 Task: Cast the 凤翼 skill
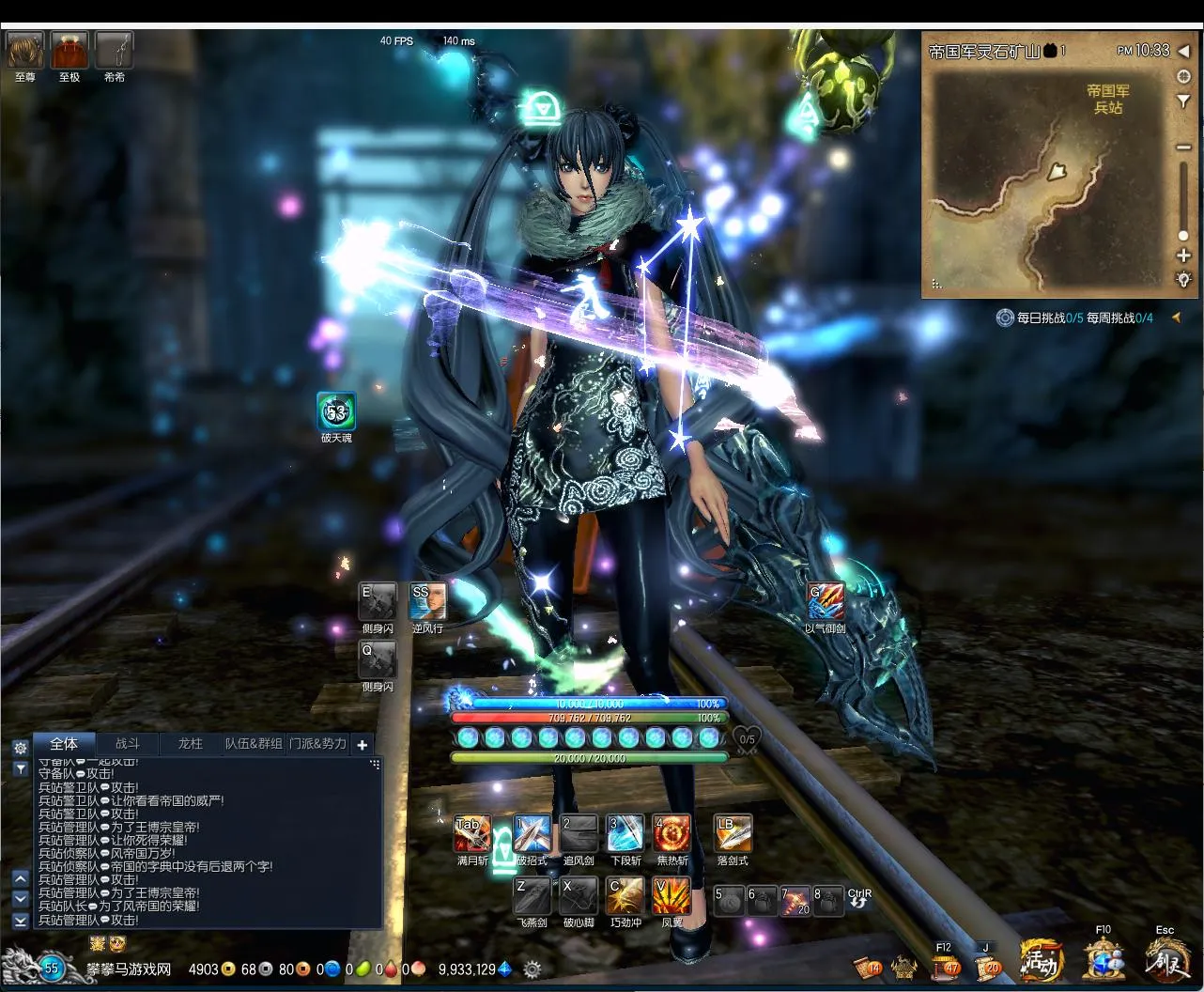coord(671,895)
